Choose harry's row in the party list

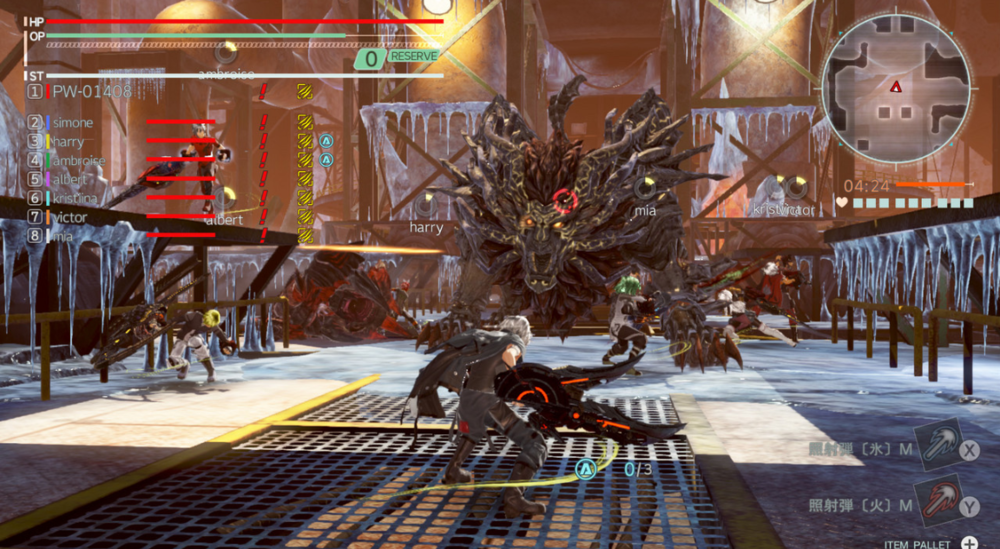point(69,141)
